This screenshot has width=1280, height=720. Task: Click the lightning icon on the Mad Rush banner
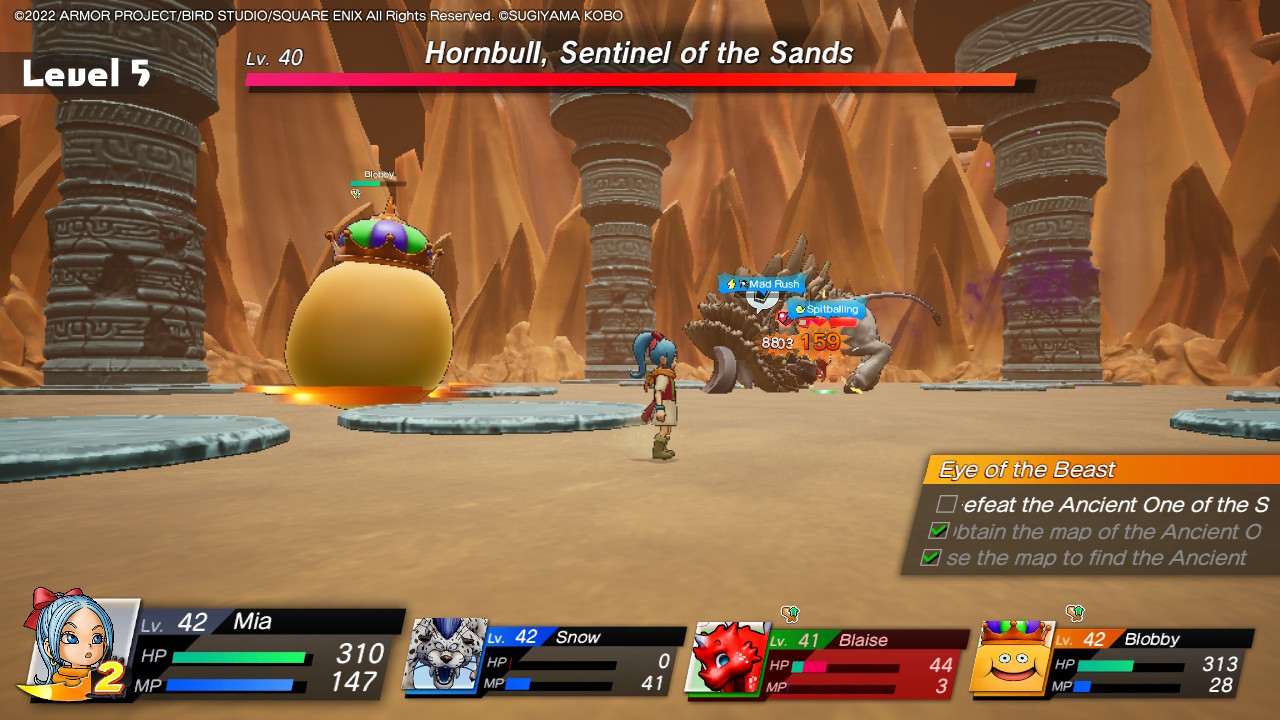[731, 284]
